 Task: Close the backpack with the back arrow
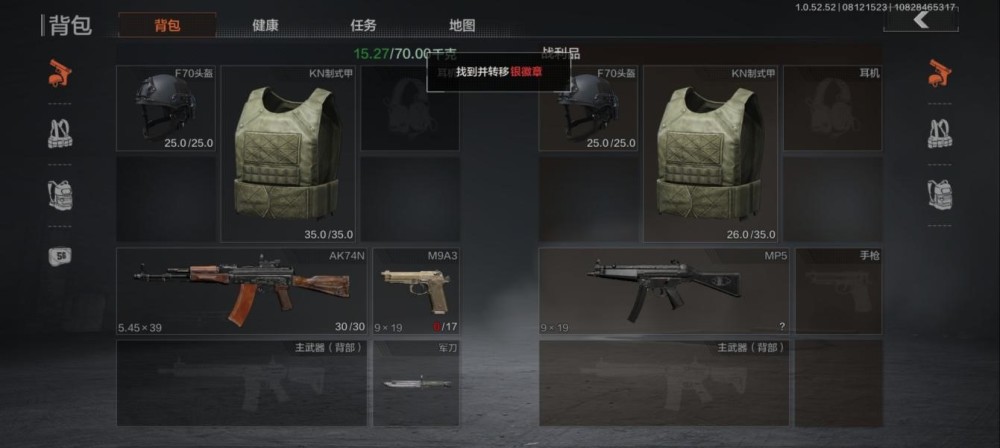coord(920,20)
